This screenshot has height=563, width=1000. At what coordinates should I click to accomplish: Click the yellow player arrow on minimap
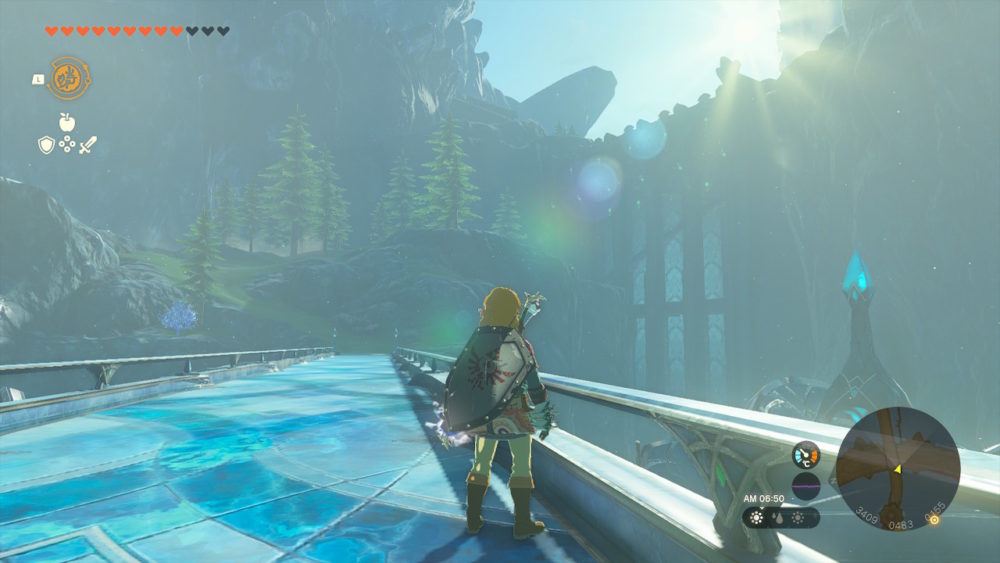tap(897, 468)
